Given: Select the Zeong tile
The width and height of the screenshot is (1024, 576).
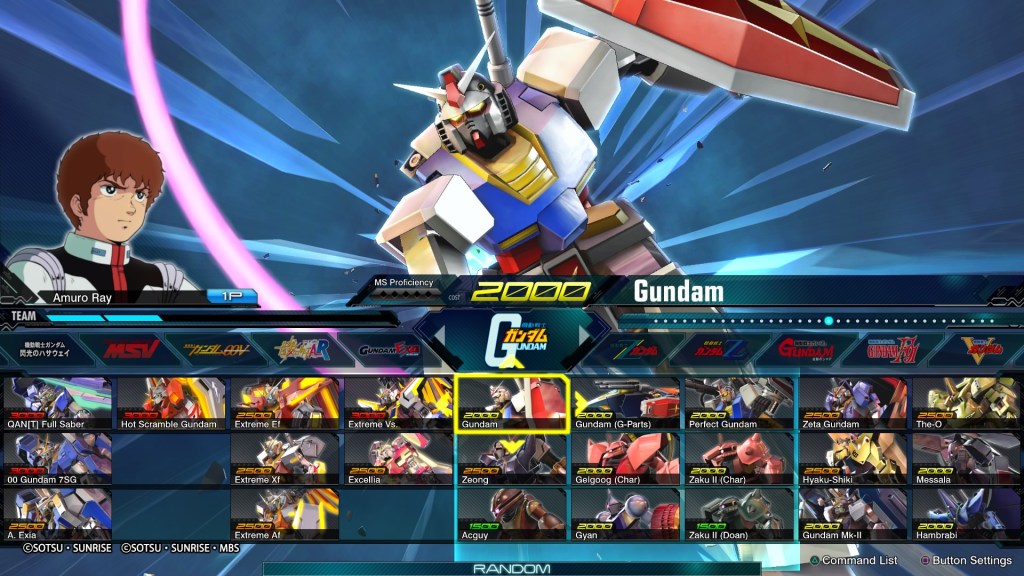Looking at the screenshot, I should point(512,458).
